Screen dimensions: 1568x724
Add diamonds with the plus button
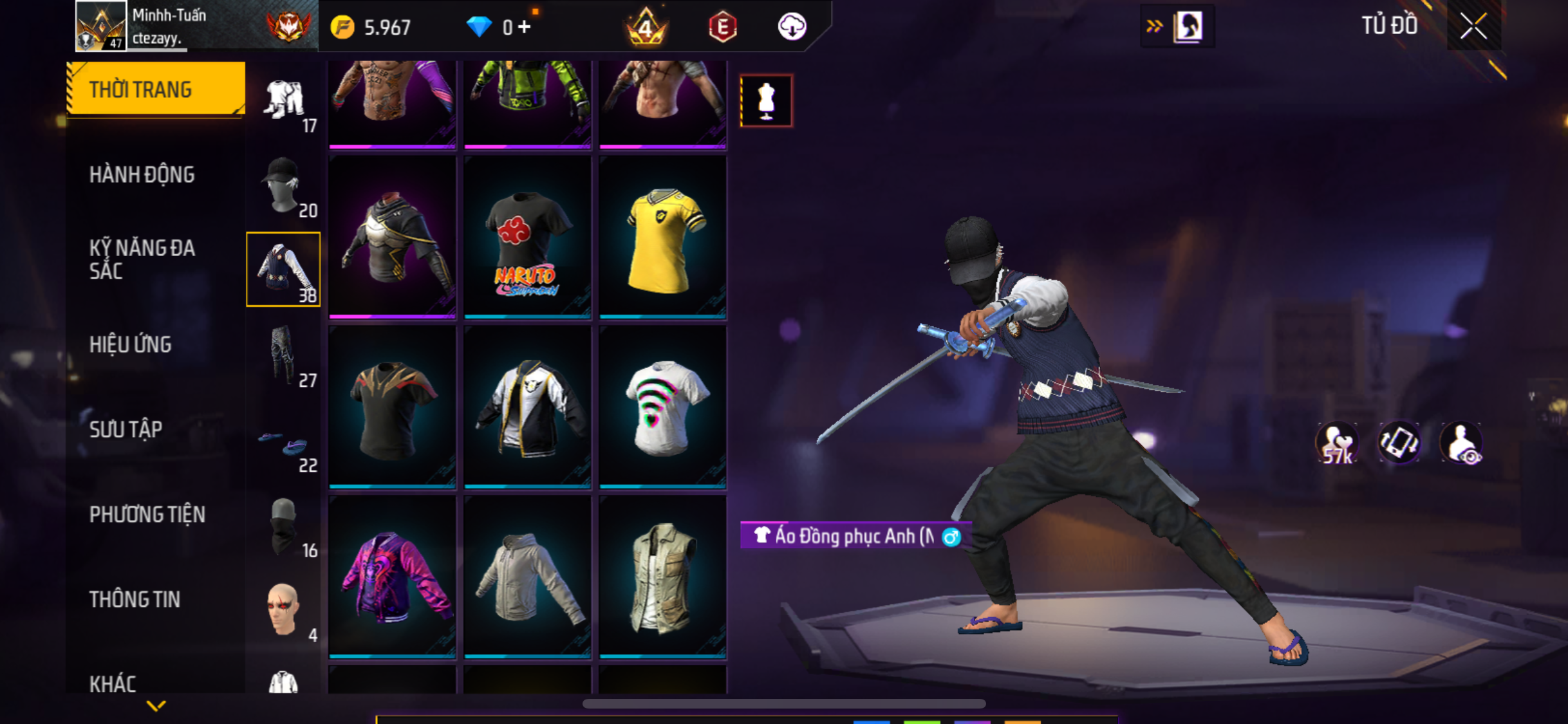coord(525,27)
